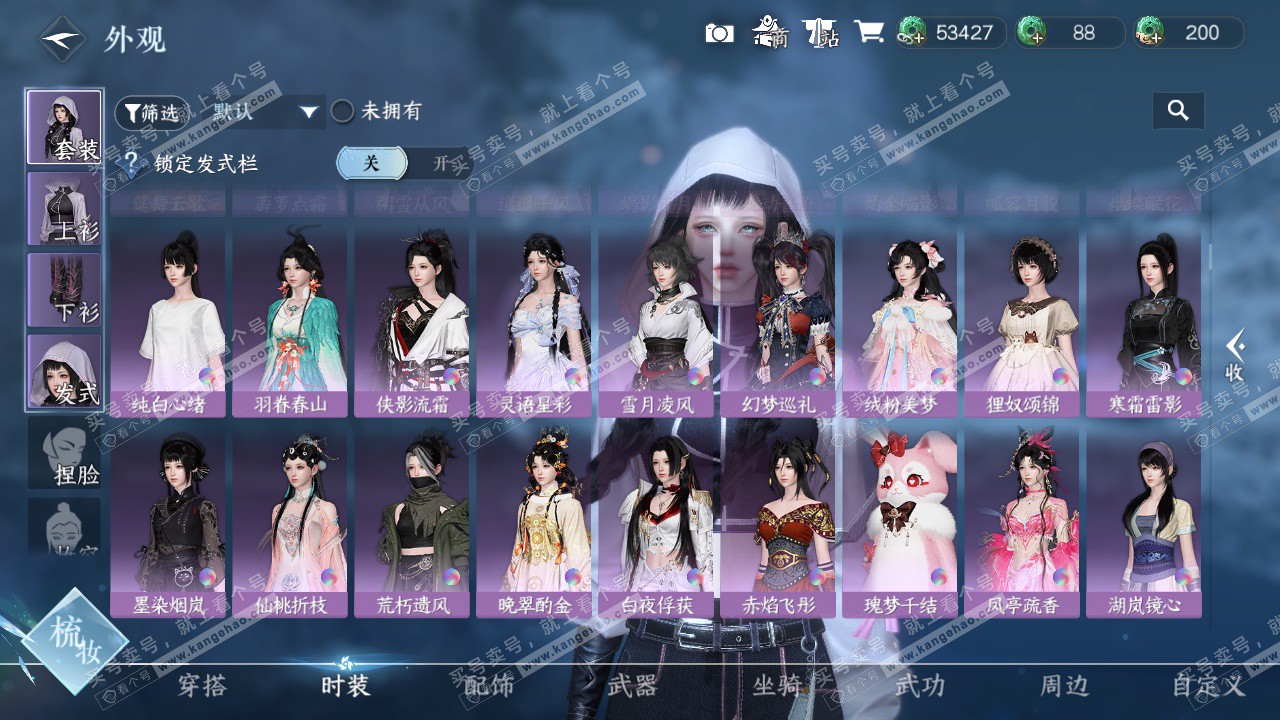Open the shopping cart
The width and height of the screenshot is (1280, 720).
click(x=868, y=32)
